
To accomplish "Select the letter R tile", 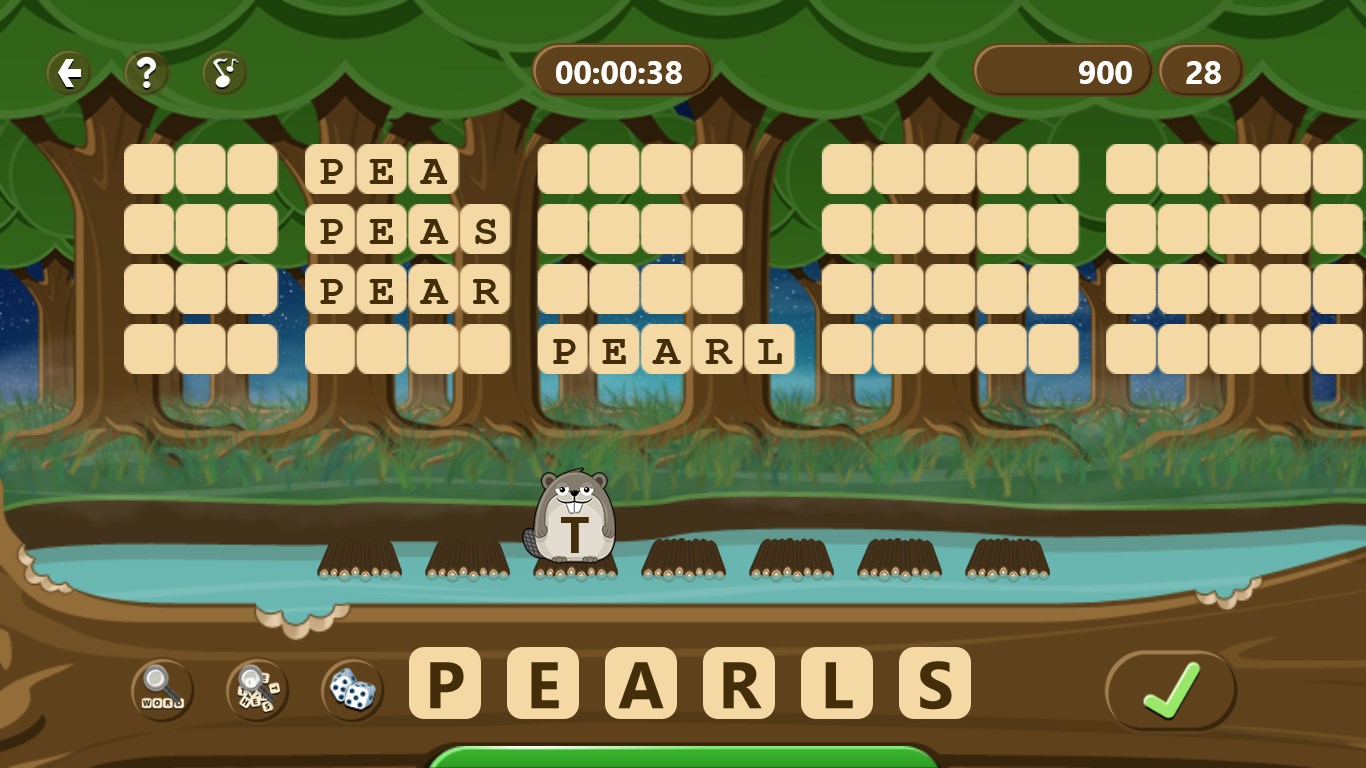I will tap(739, 683).
